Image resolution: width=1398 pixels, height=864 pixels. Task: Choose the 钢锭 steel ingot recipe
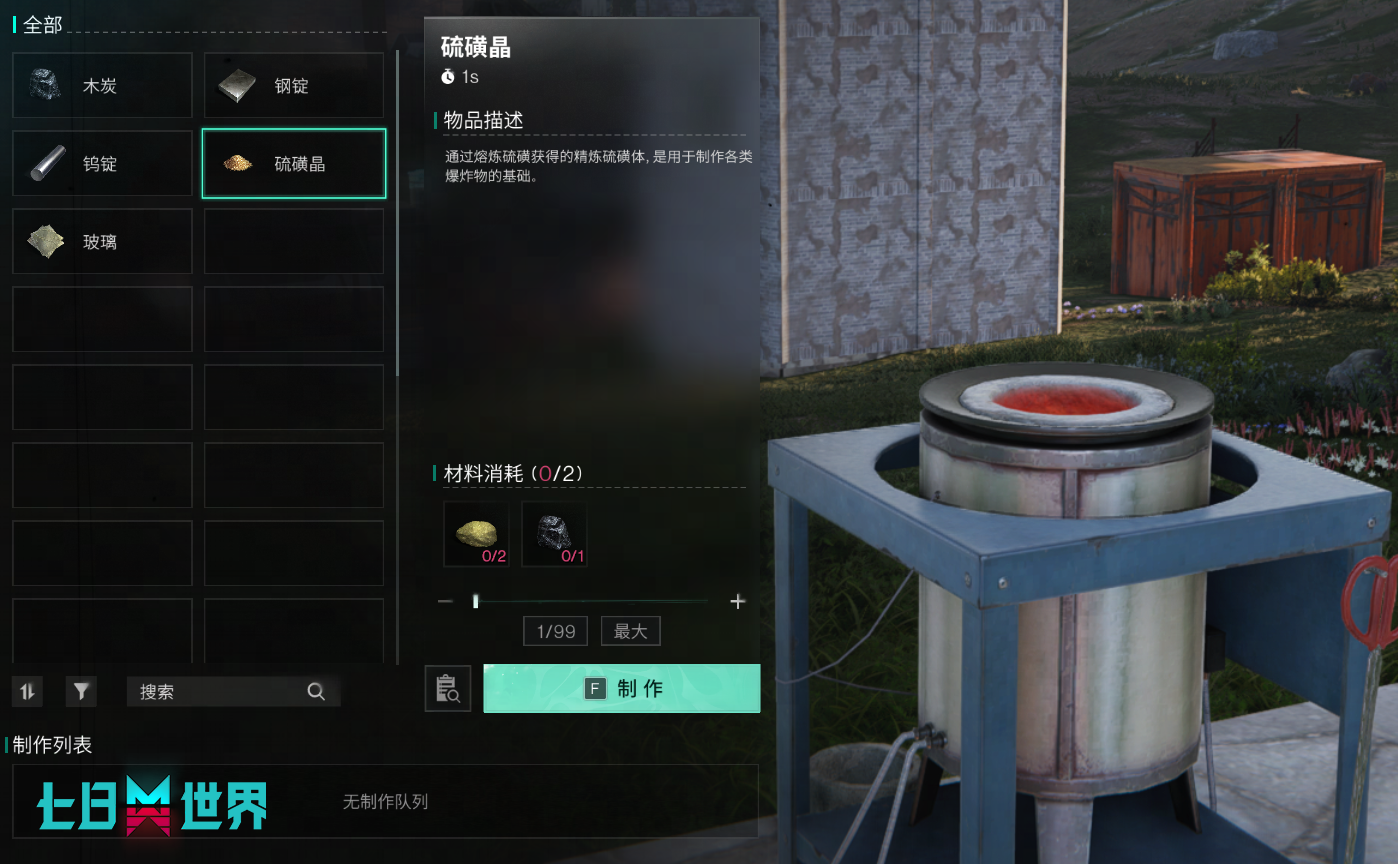point(294,86)
